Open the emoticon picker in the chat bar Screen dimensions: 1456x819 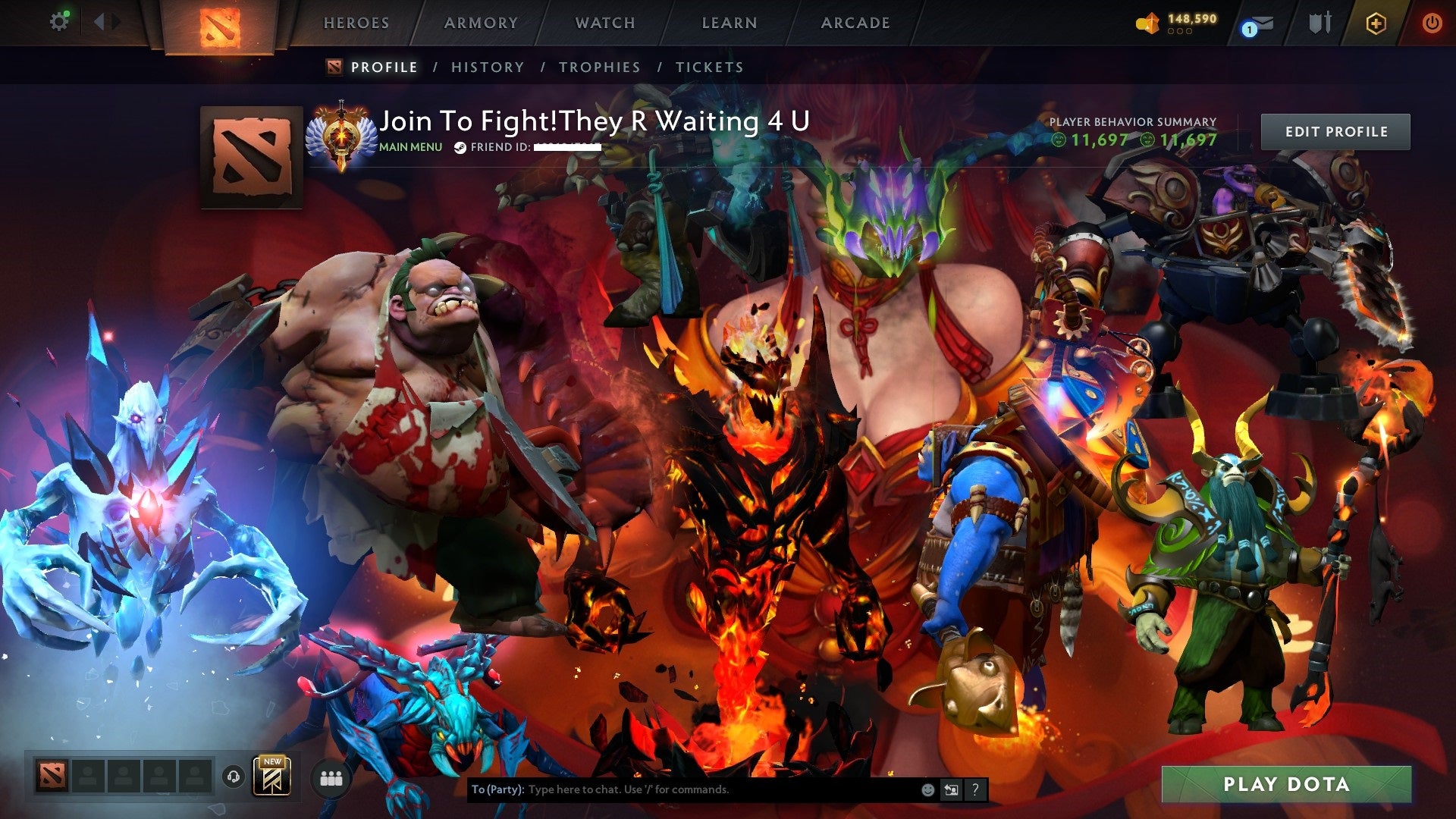(x=927, y=789)
